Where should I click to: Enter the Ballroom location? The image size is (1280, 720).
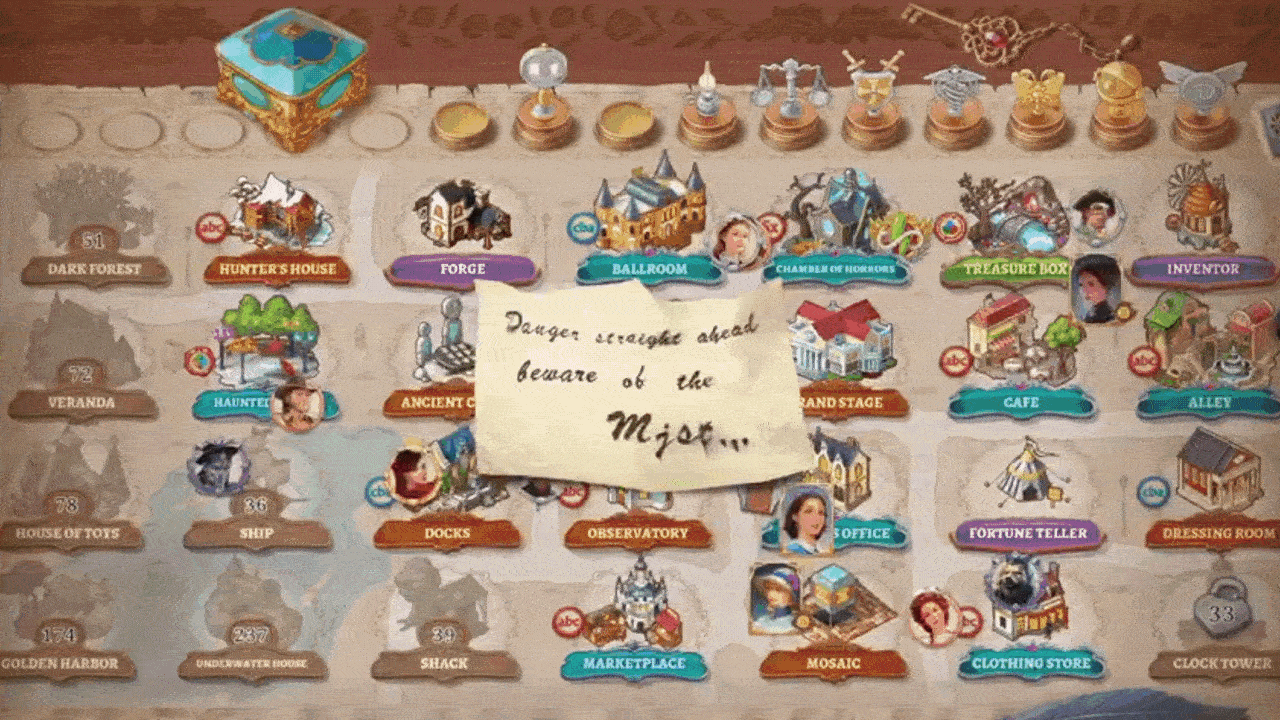coord(649,210)
